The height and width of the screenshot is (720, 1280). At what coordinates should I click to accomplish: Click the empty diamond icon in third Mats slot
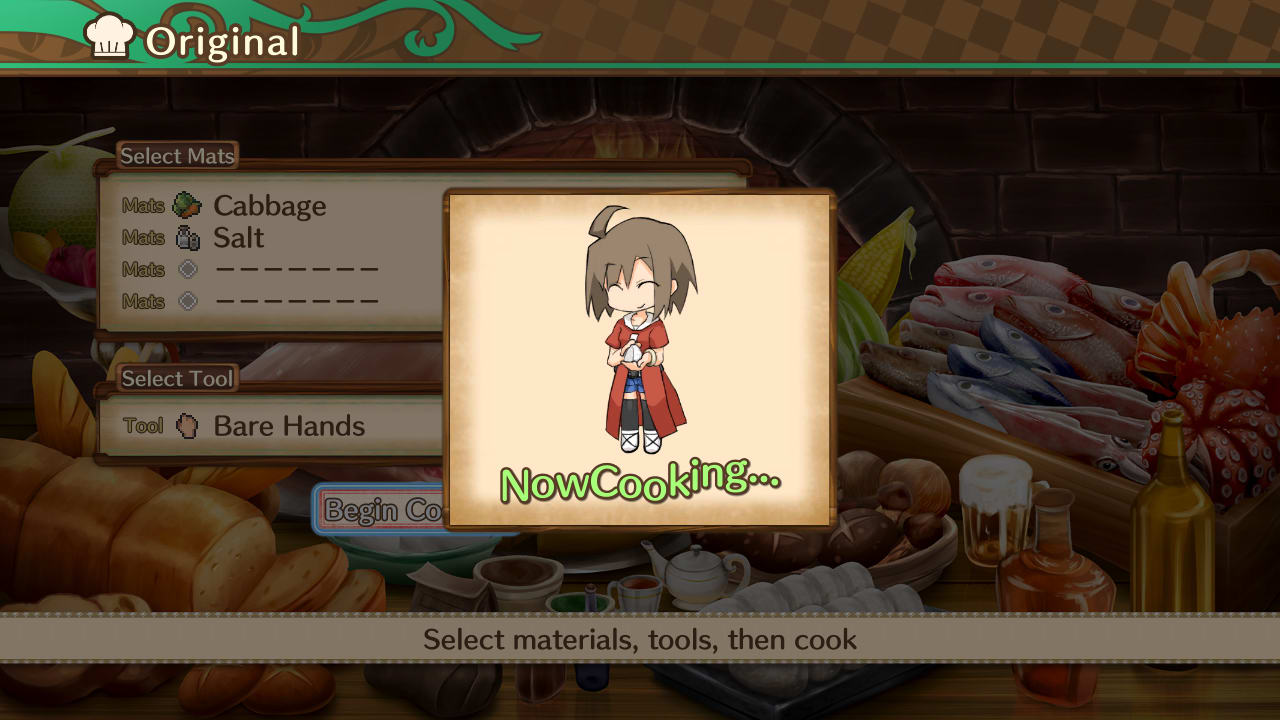click(188, 268)
